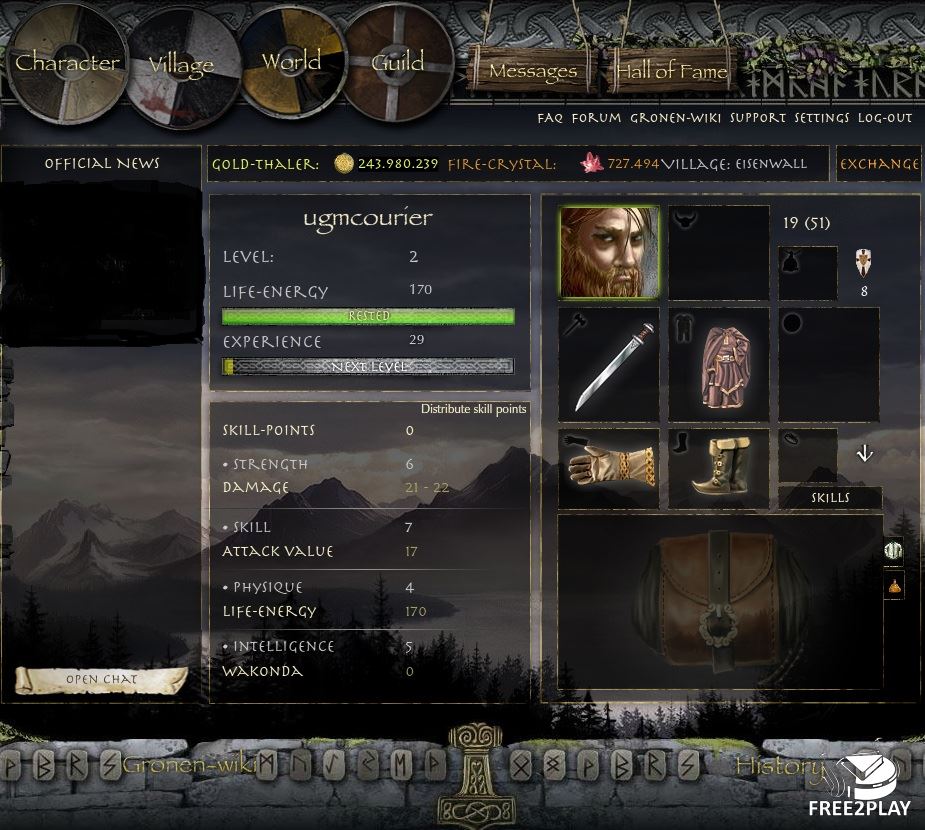Image resolution: width=925 pixels, height=830 pixels.
Task: Click Log-Out
Action: (885, 118)
